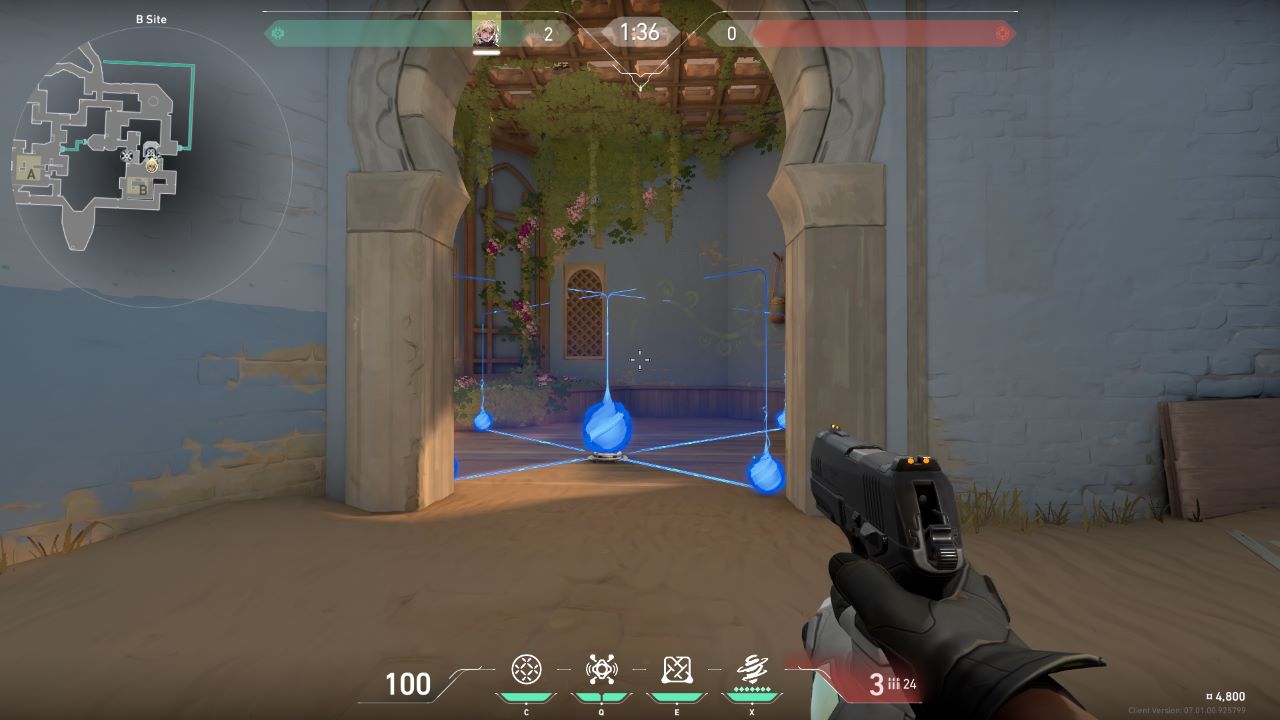Click the ally score showing 2

[548, 31]
